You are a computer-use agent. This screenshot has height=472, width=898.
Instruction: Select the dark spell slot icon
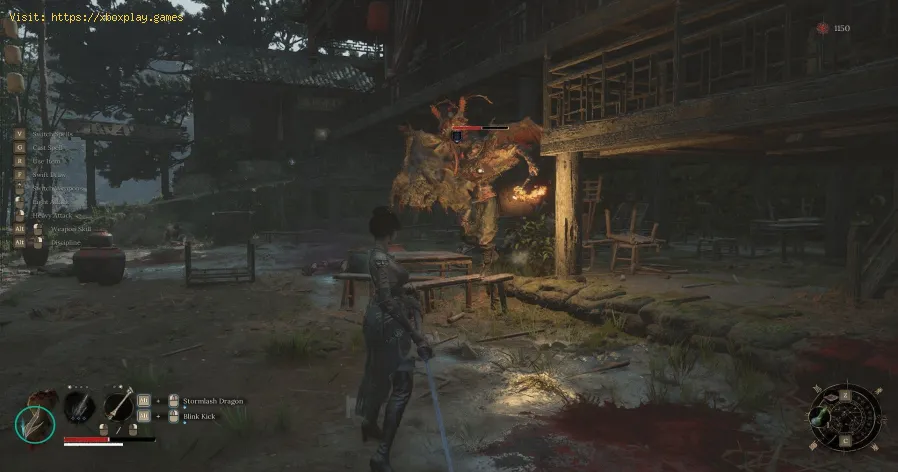(x=79, y=406)
